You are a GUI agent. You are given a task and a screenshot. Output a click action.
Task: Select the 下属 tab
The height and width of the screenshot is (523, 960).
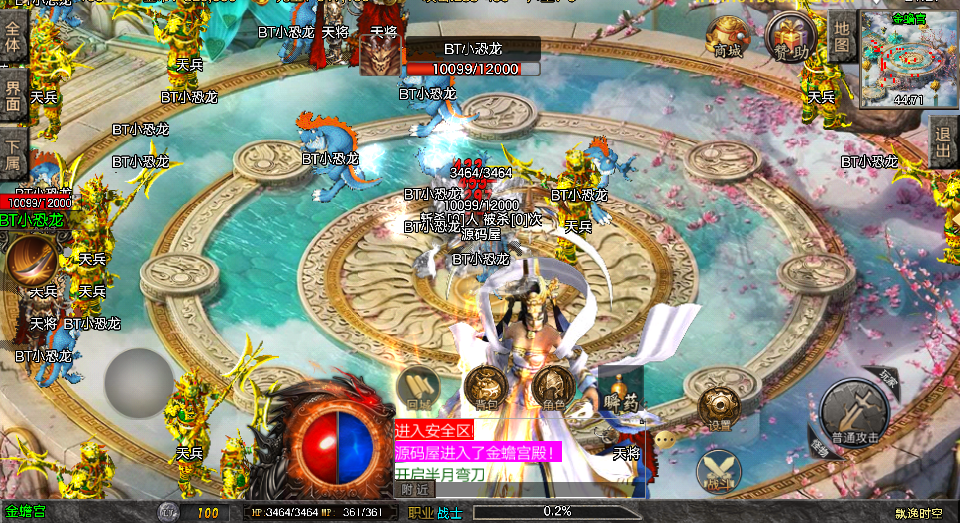coord(13,153)
